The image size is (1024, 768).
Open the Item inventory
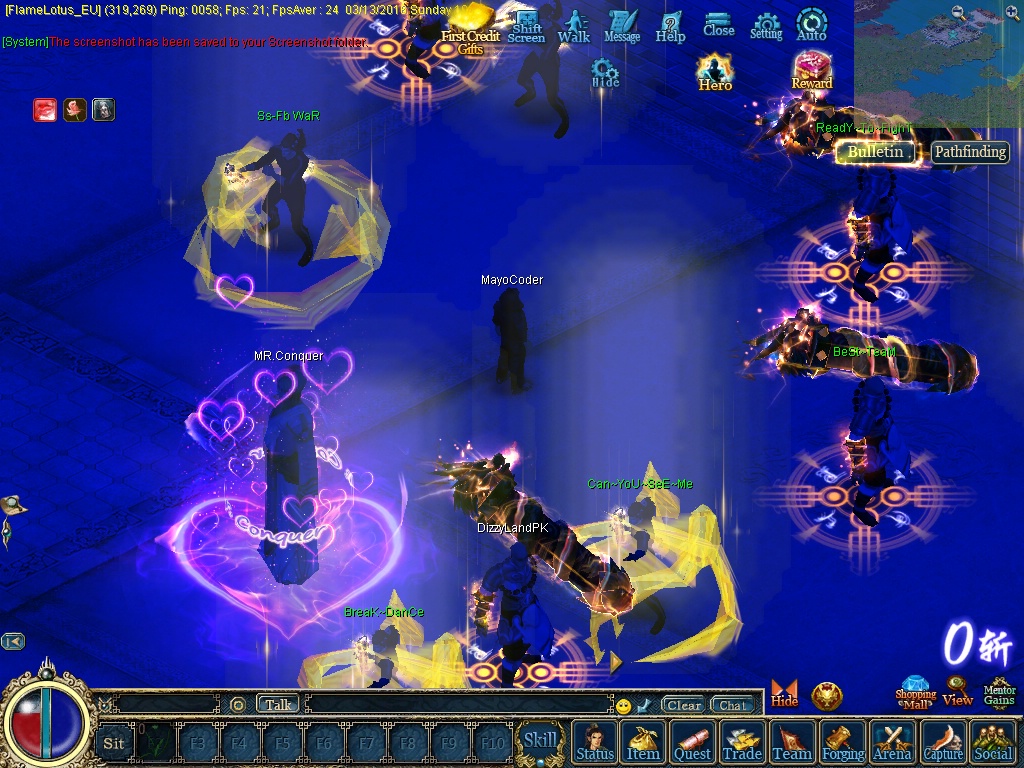click(x=643, y=744)
